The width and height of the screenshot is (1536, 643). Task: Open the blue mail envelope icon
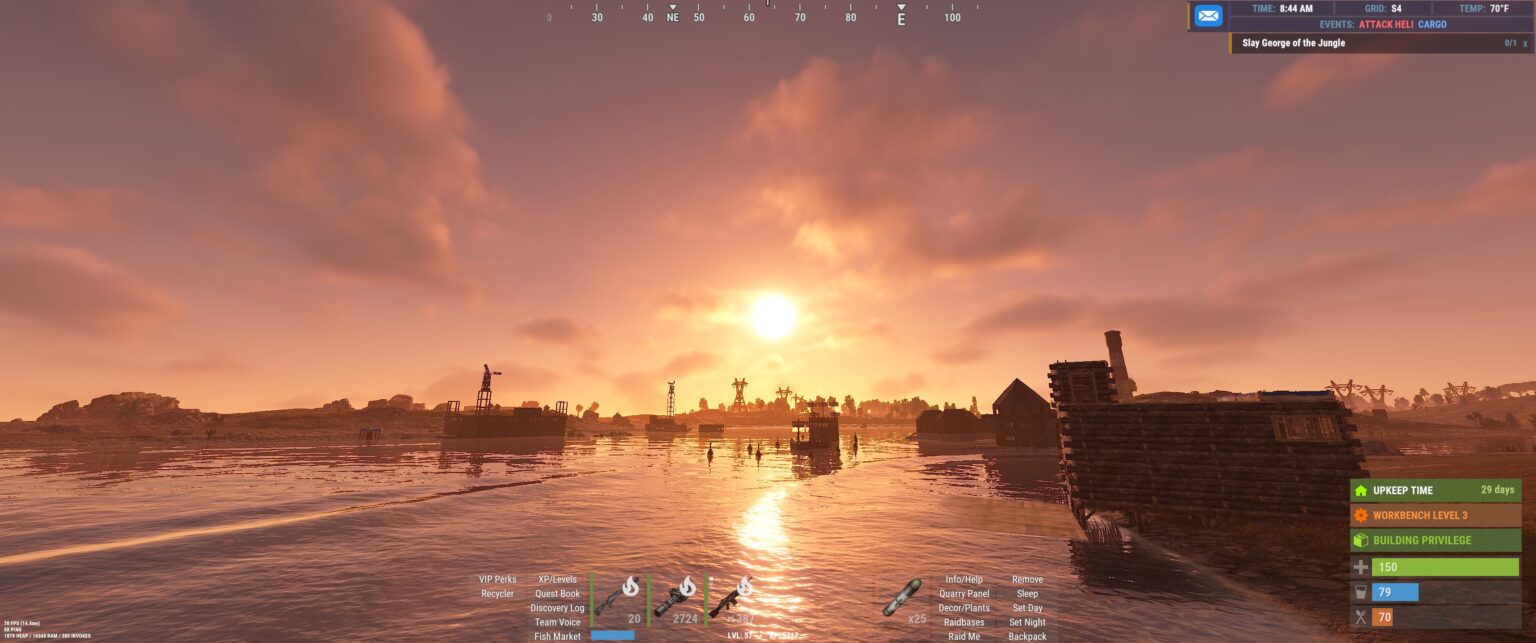(x=1208, y=16)
